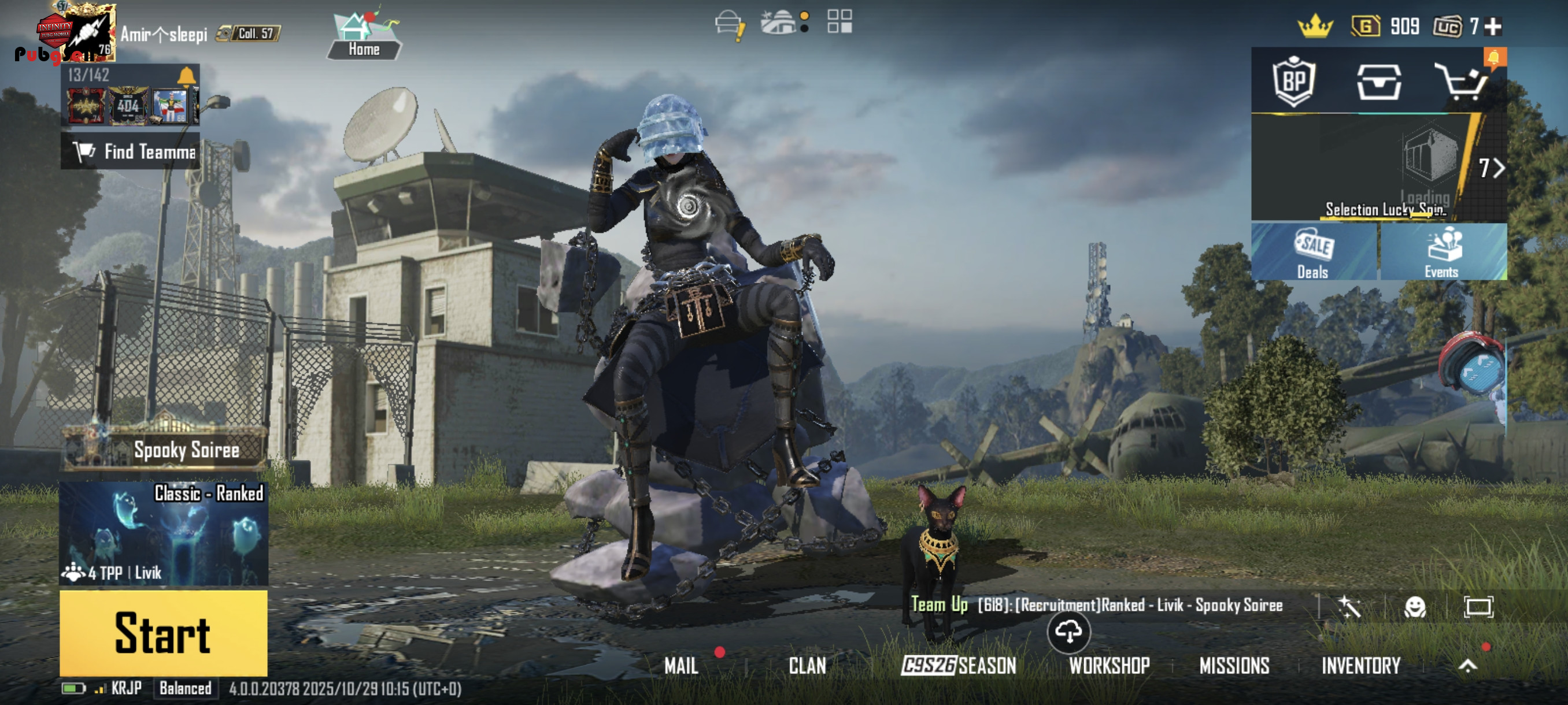The height and width of the screenshot is (705, 1568).
Task: Open the BP shield icon
Action: pyautogui.click(x=1293, y=81)
